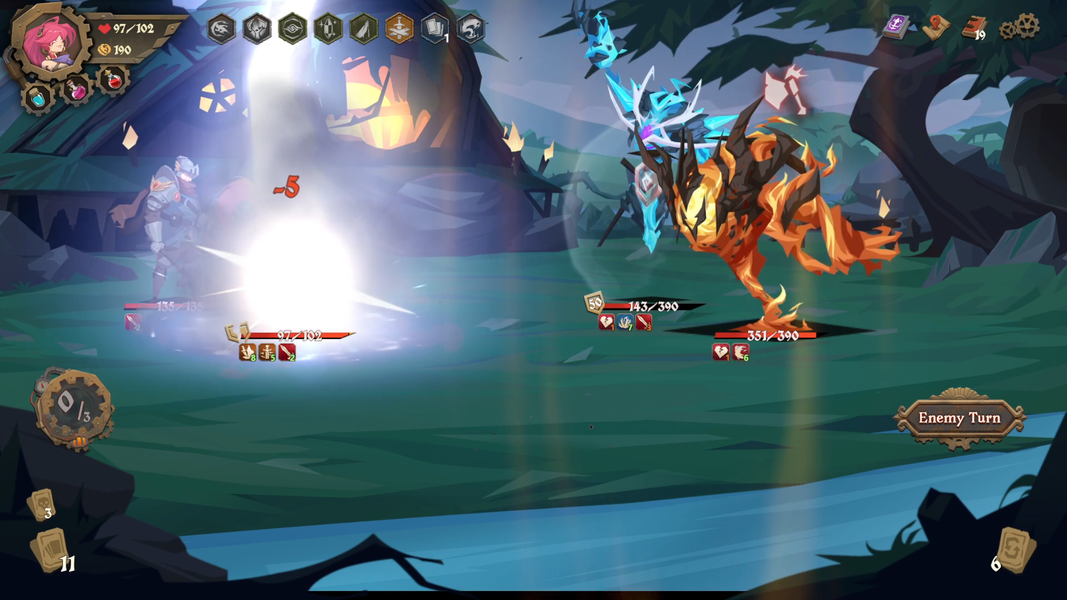This screenshot has height=600, width=1067.
Task: Inspect the orange crossed-sword relic
Action: point(399,28)
